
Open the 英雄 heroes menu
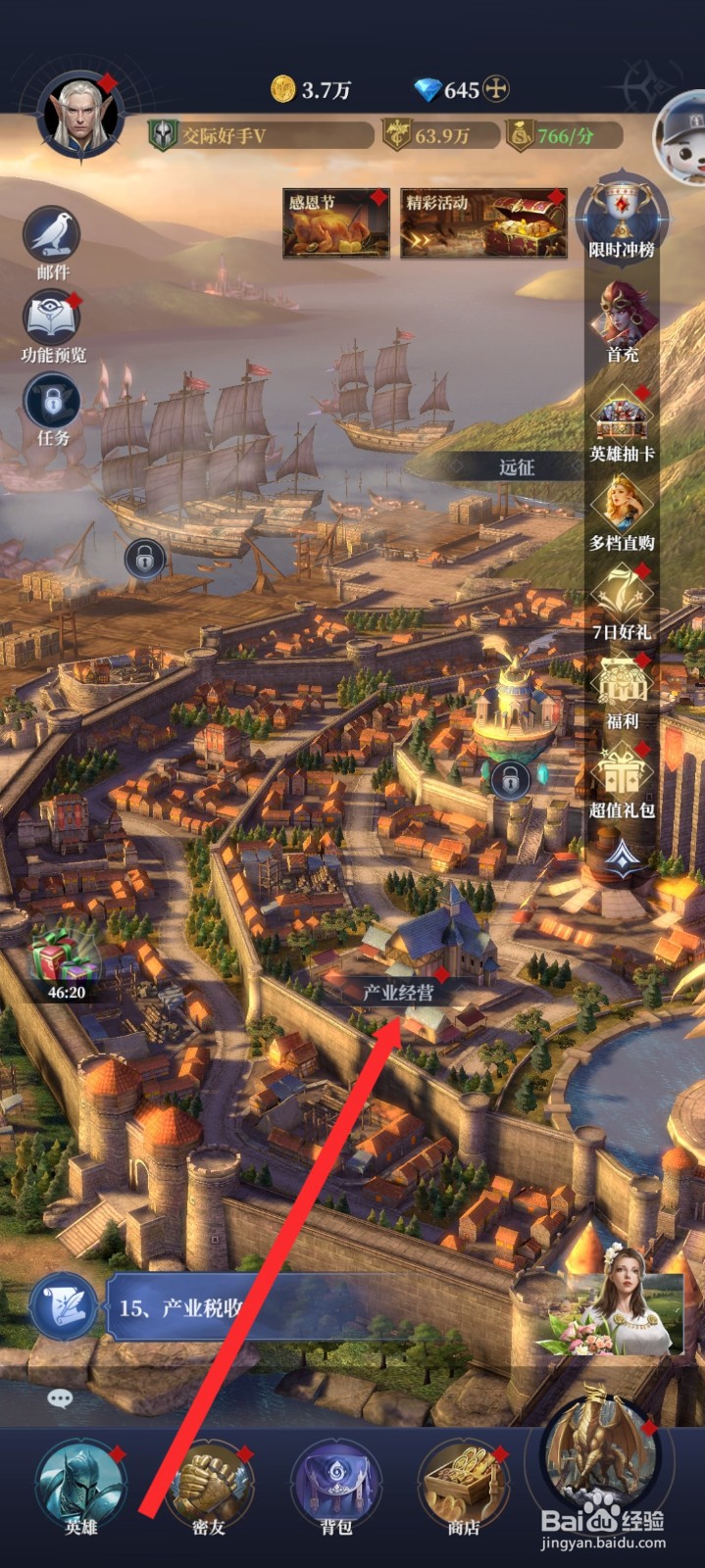80,1487
